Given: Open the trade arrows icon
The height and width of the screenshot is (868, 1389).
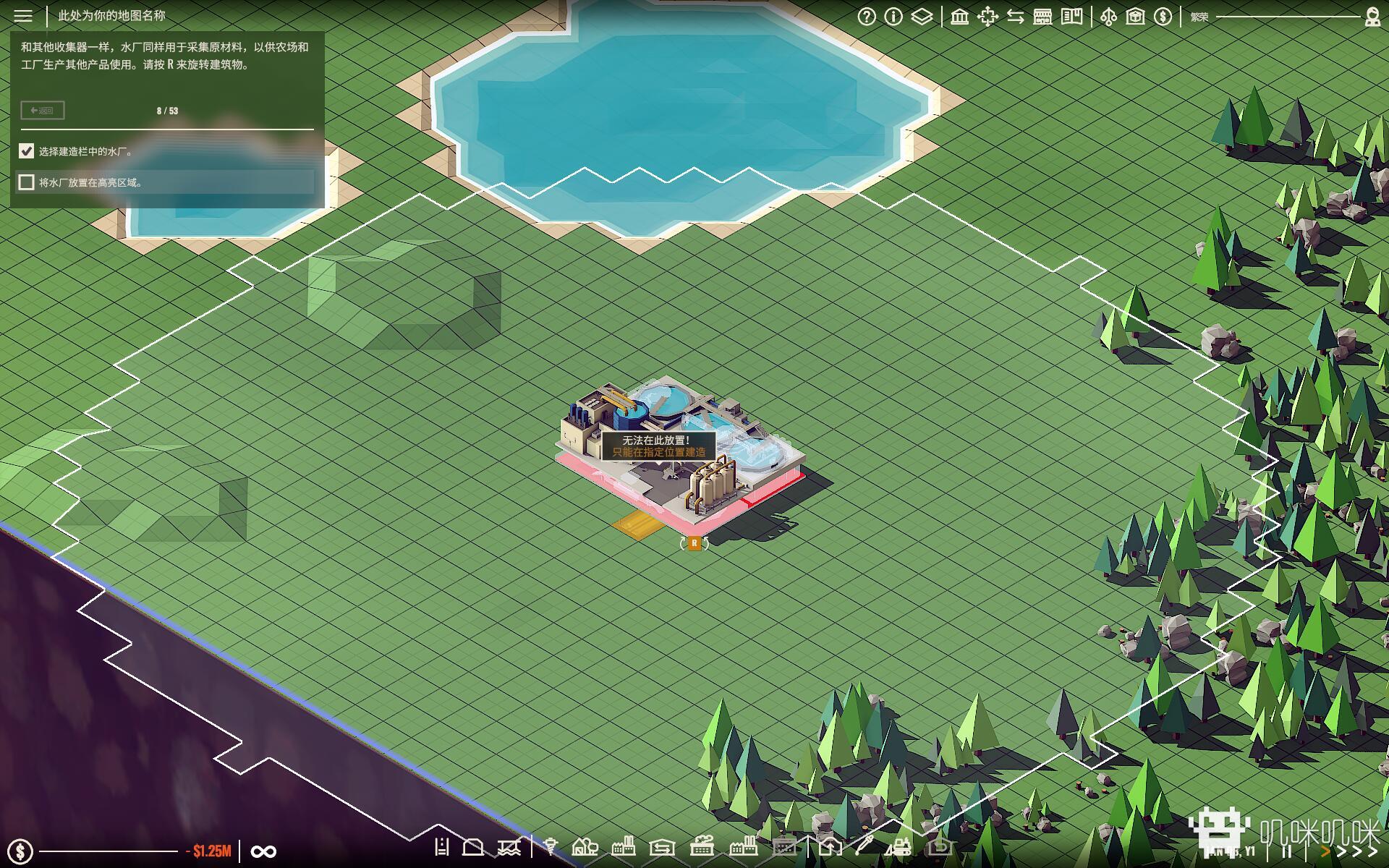Looking at the screenshot, I should (1015, 17).
